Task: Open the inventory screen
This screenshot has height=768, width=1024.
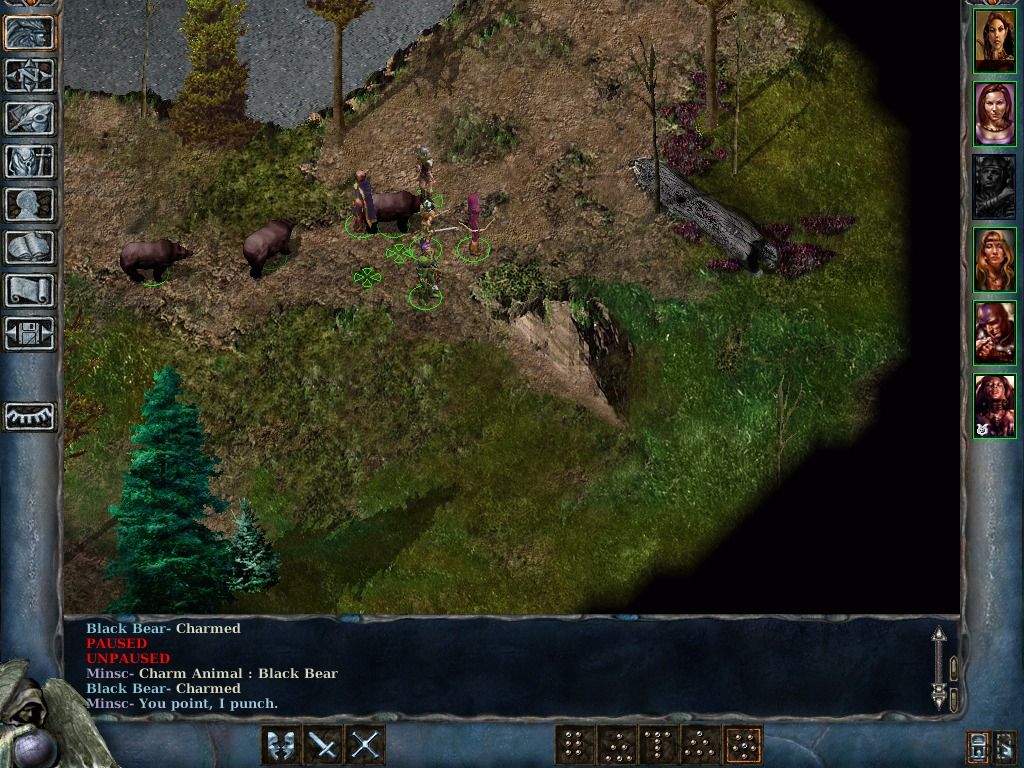Action: (30, 161)
